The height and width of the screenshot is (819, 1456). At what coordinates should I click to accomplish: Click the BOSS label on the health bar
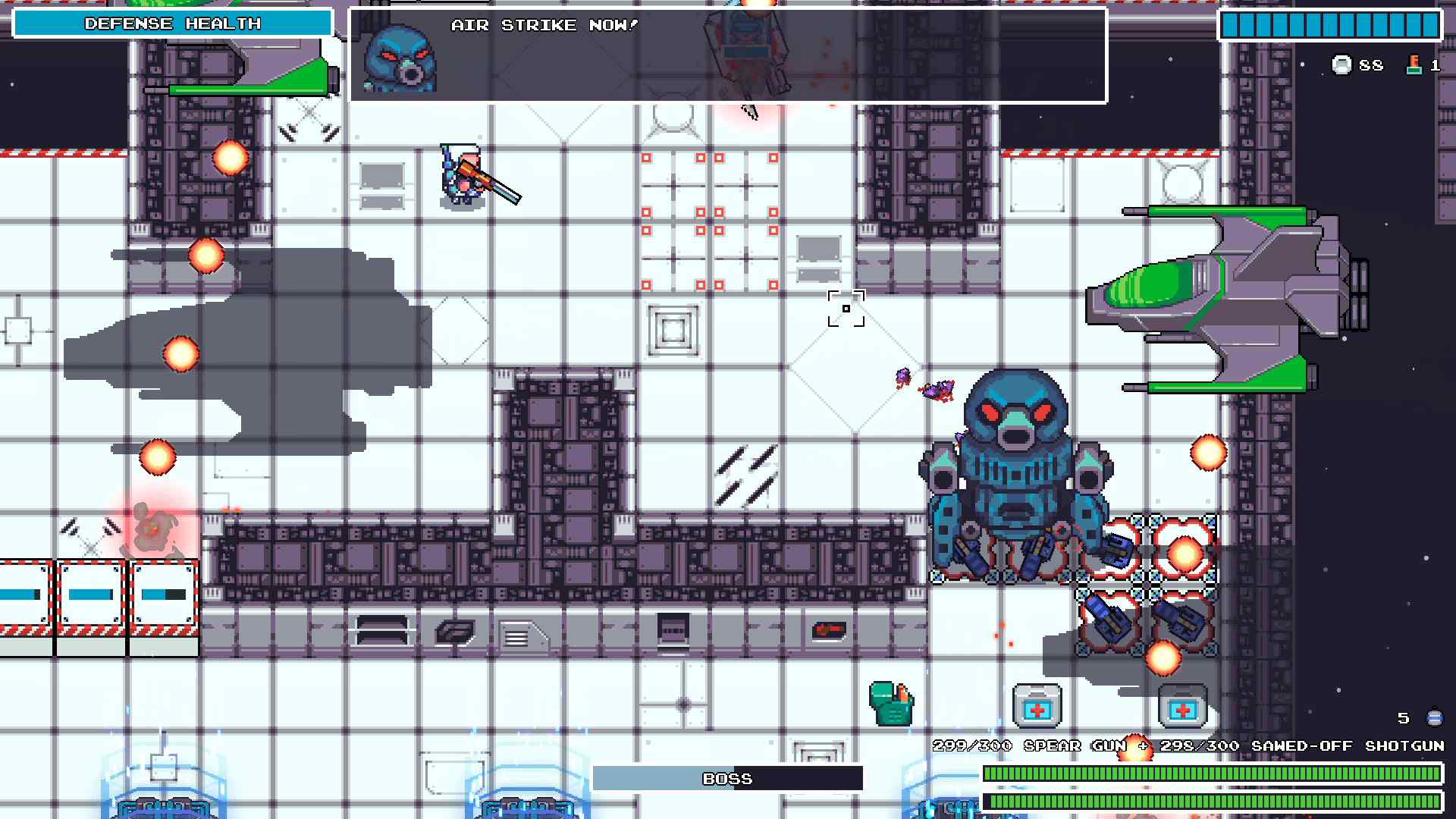click(x=728, y=778)
